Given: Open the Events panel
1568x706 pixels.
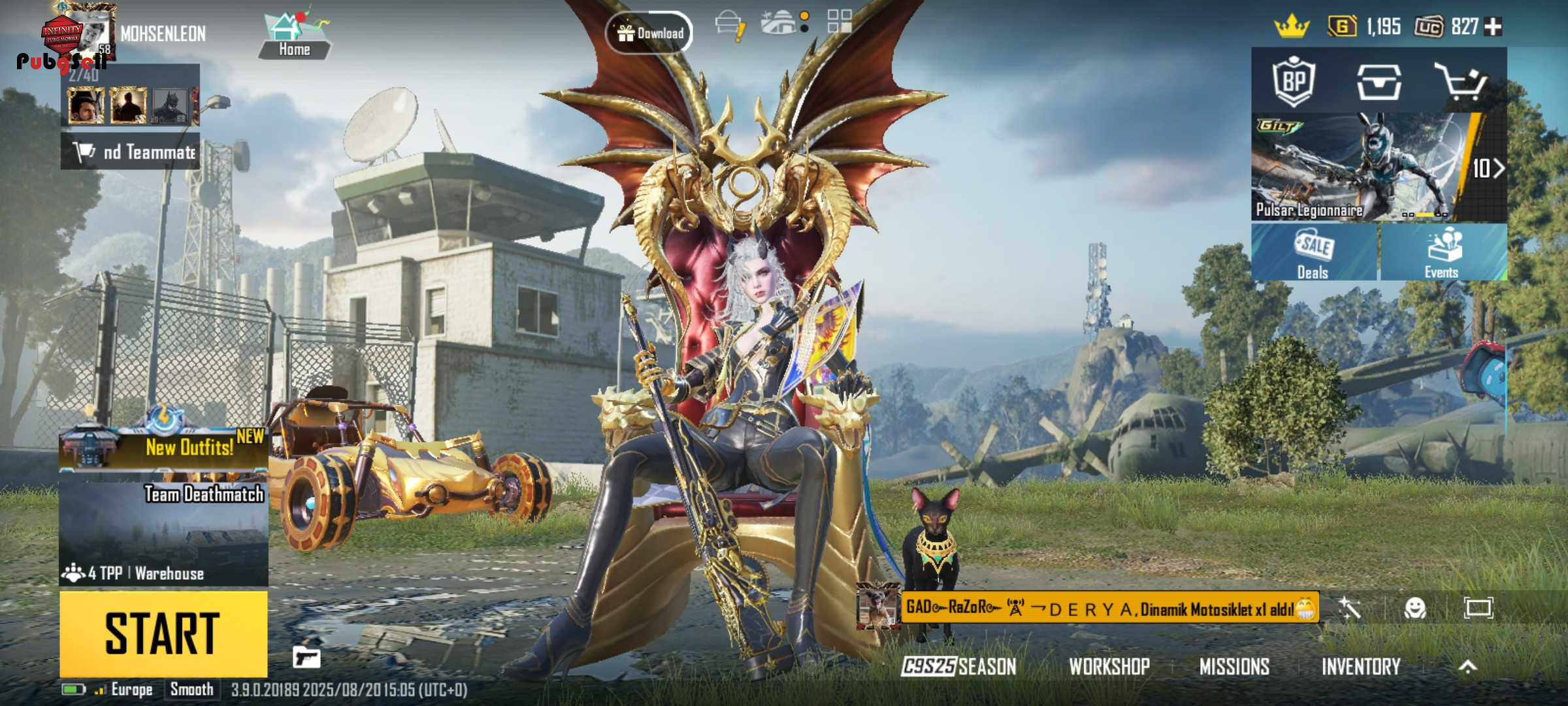Looking at the screenshot, I should 1443,253.
